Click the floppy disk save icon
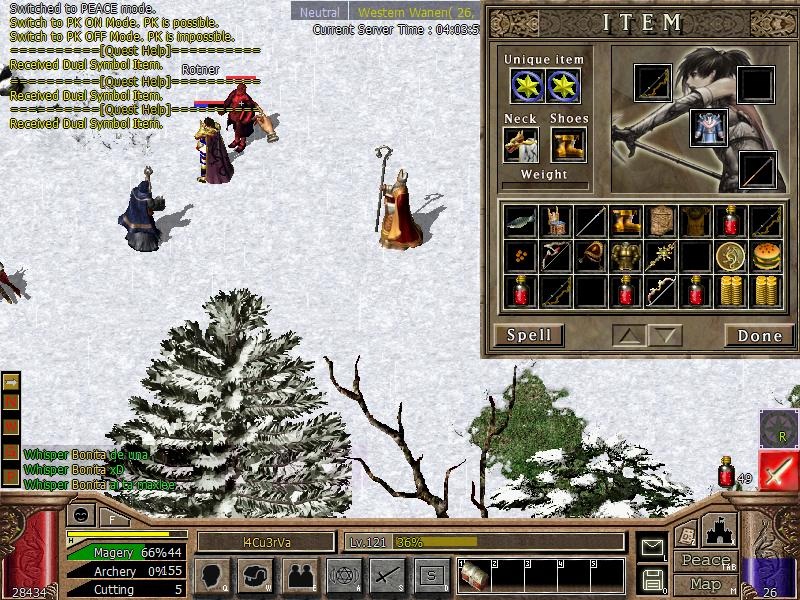Viewport: 800px width, 600px height. click(x=652, y=579)
